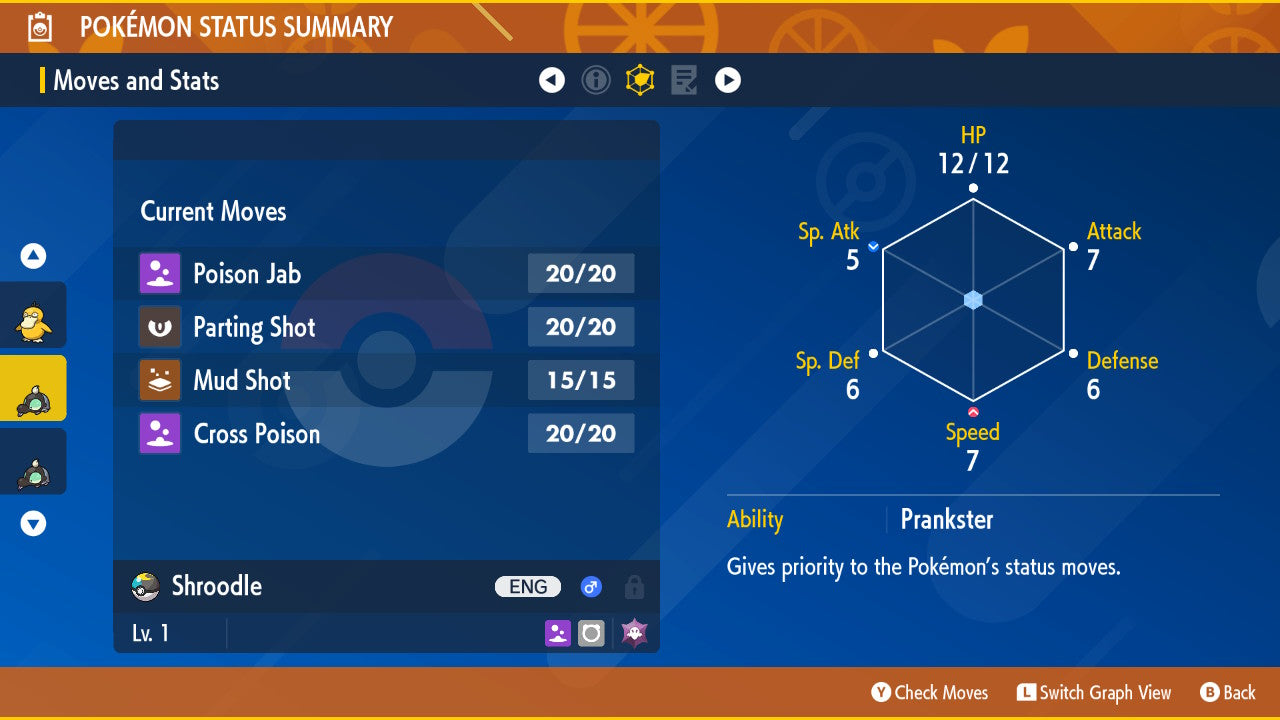Pick the Cross Poison move
The height and width of the screenshot is (720, 1280).
[x=386, y=433]
